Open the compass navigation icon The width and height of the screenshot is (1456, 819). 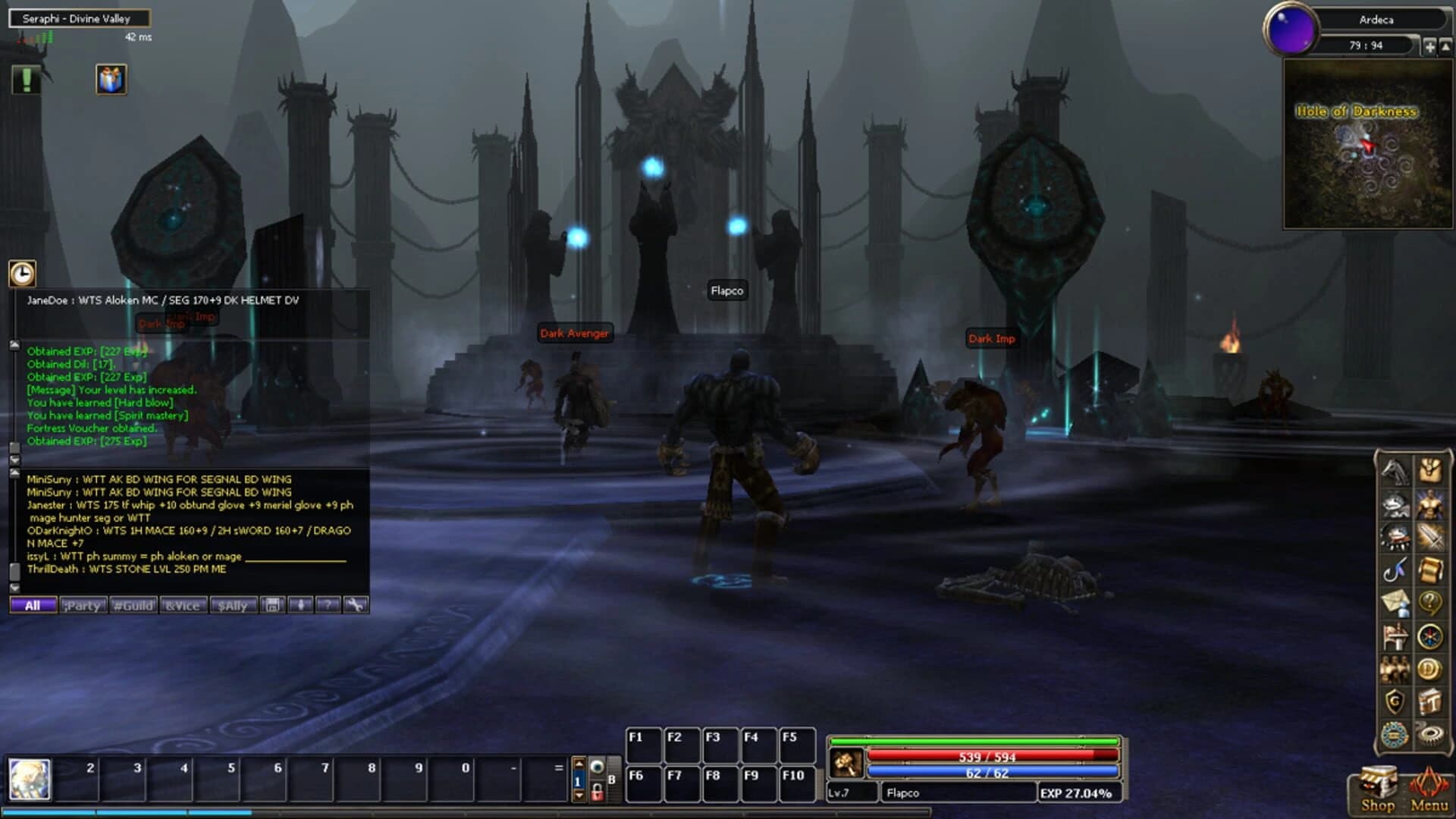coord(1430,635)
